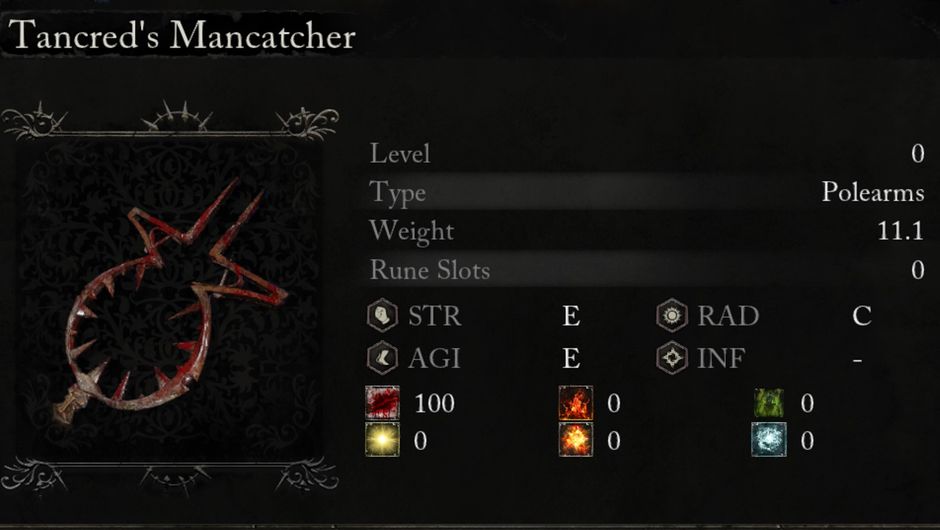The image size is (940, 530).
Task: Select the fiery burst damage icon
Action: 575,440
